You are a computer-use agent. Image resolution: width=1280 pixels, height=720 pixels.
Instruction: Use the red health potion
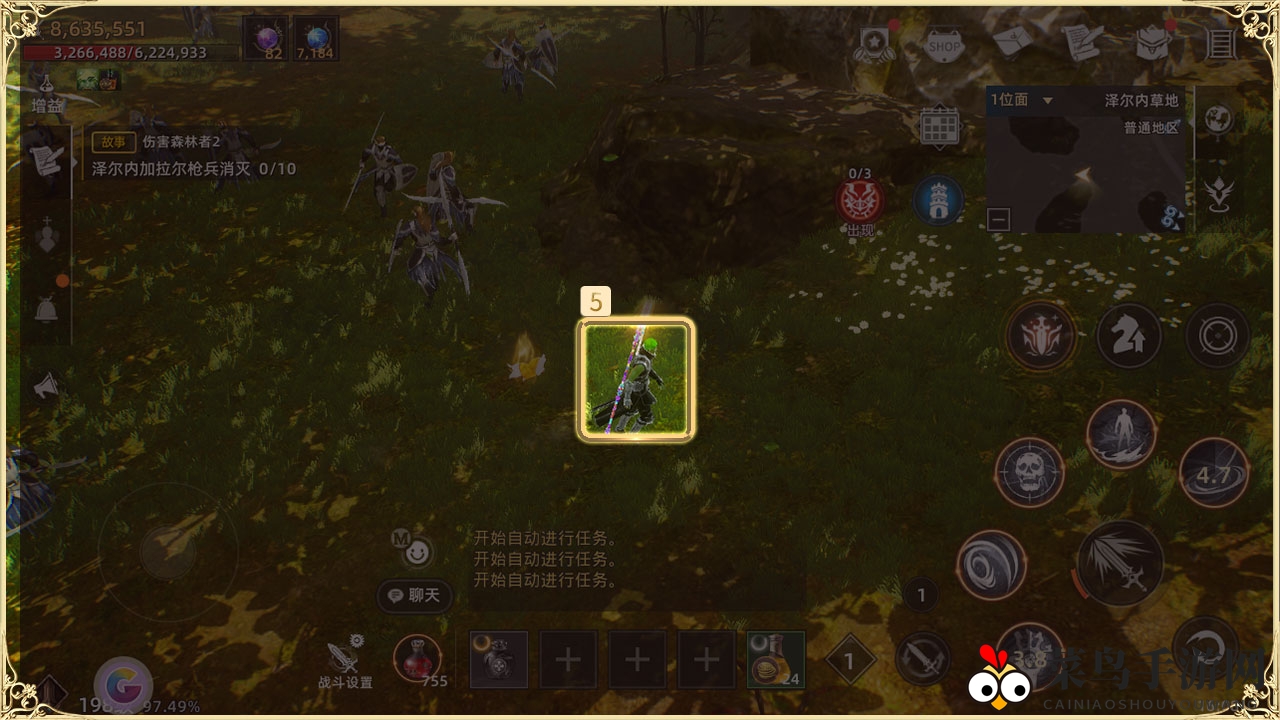(x=417, y=658)
